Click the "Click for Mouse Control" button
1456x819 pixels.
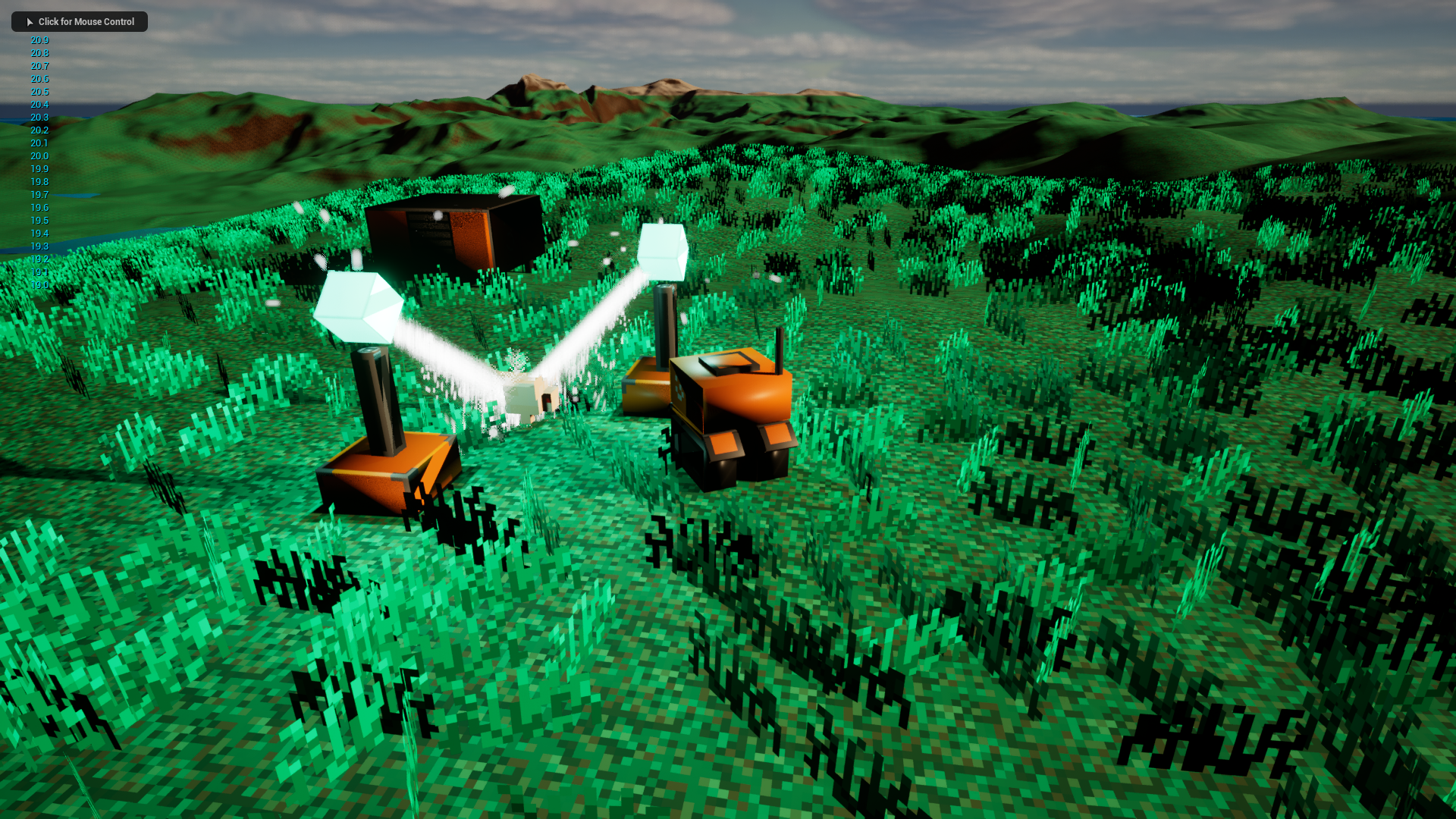coord(80,22)
